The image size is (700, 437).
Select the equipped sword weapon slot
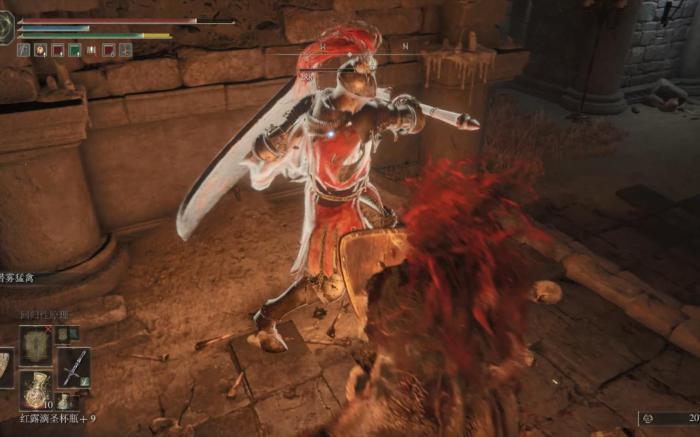tap(73, 367)
